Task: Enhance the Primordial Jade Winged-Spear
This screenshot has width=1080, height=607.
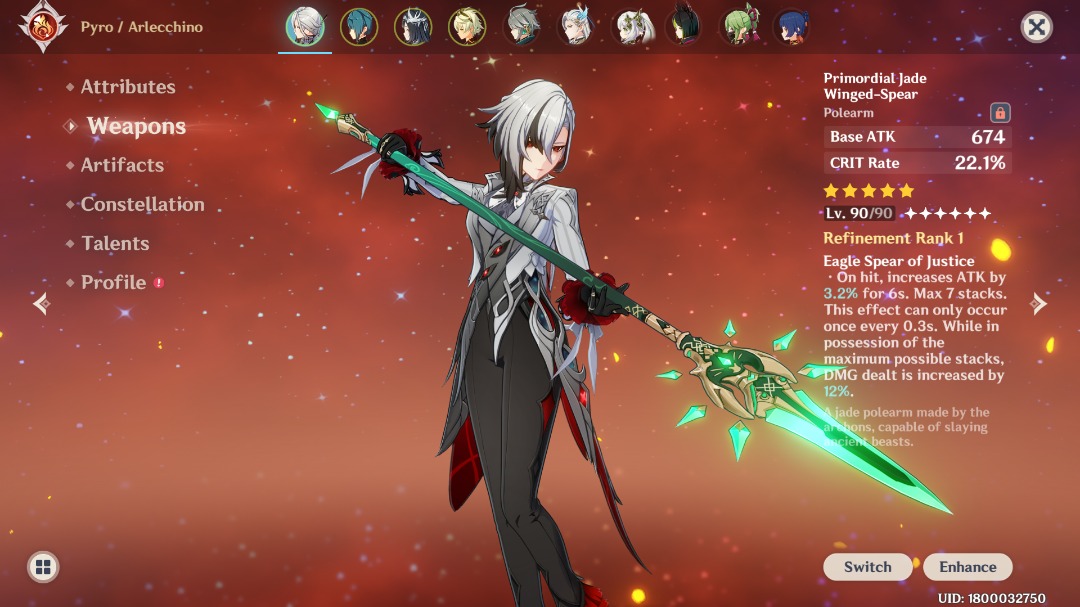Action: click(x=967, y=567)
